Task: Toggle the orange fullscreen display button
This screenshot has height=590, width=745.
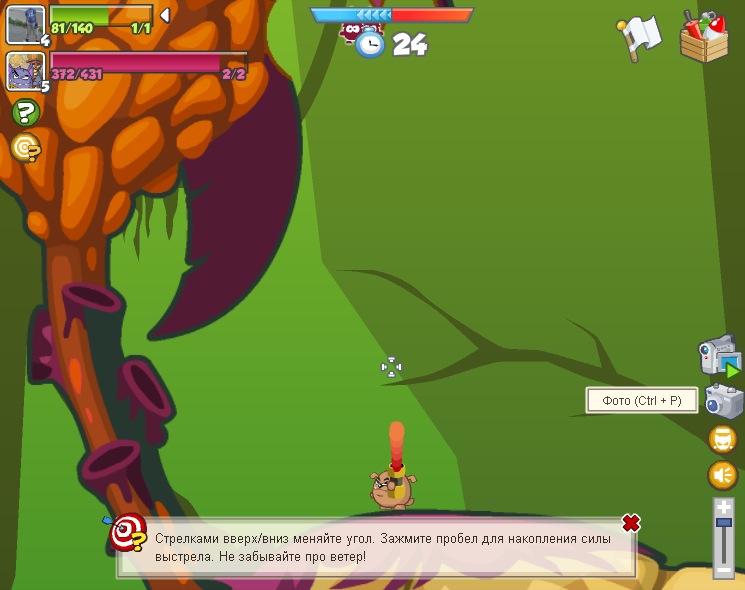Action: (722, 439)
